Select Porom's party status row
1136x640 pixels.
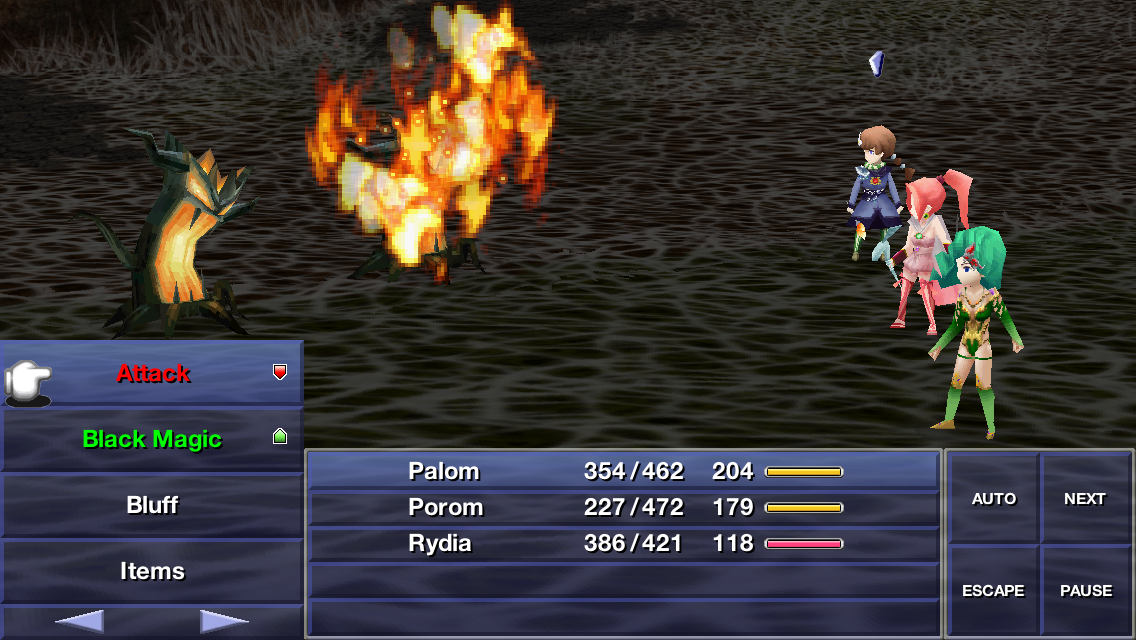623,507
